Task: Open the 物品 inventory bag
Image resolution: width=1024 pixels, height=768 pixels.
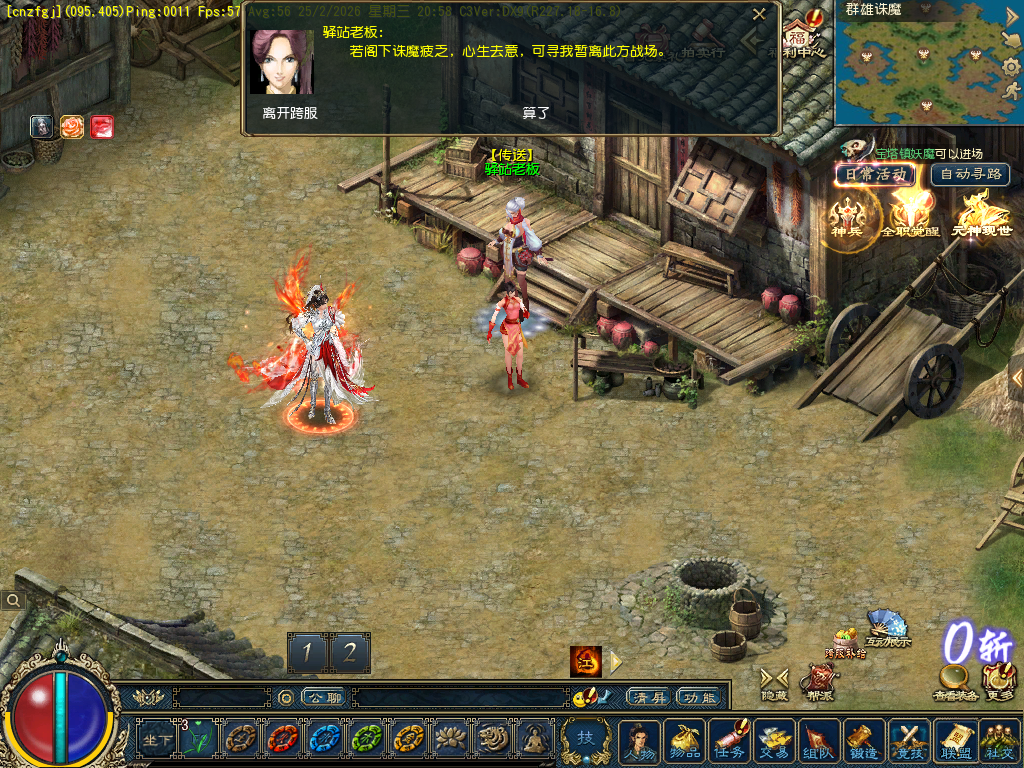Action: pyautogui.click(x=684, y=741)
